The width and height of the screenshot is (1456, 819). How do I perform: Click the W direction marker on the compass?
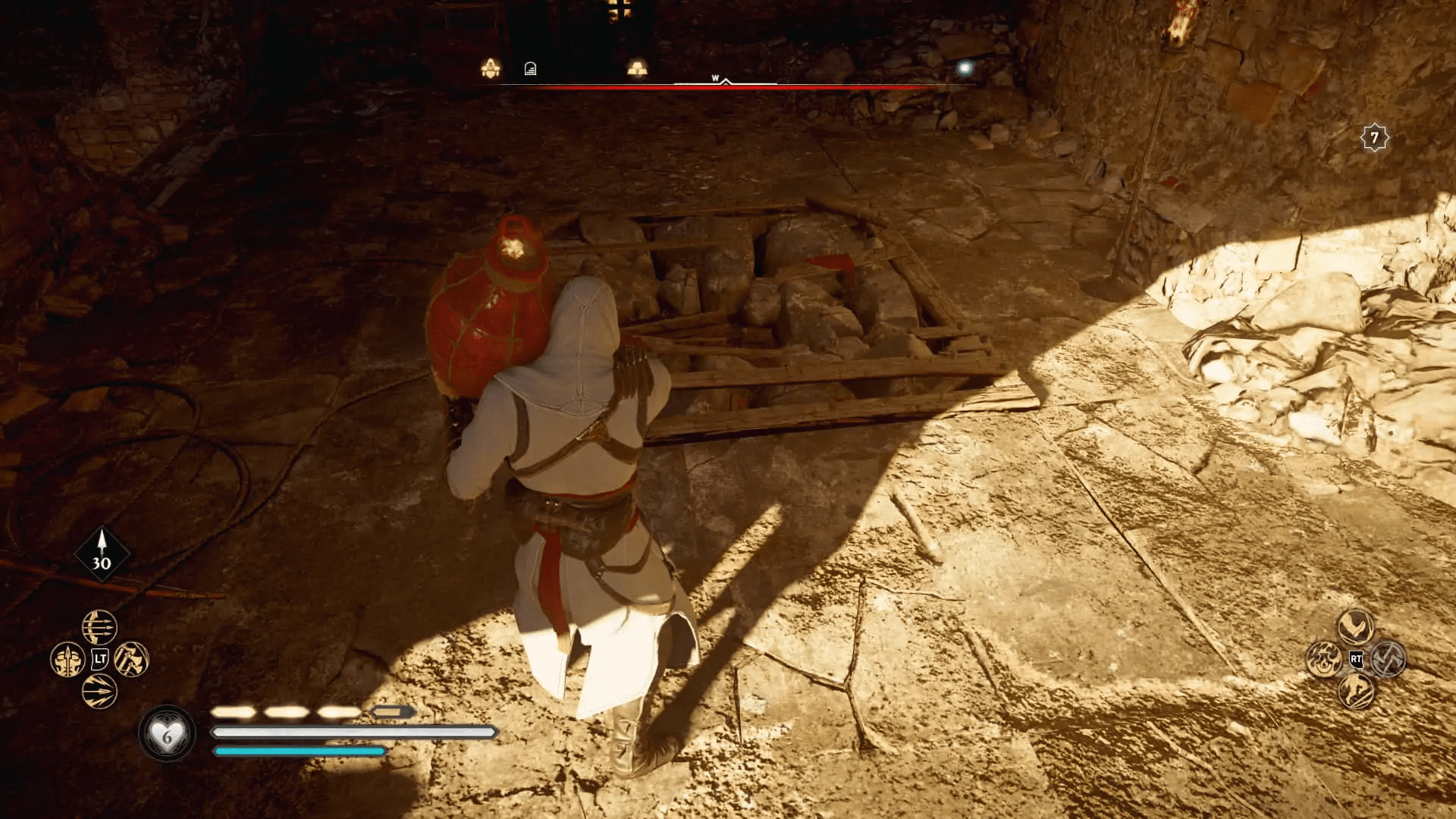pyautogui.click(x=716, y=78)
